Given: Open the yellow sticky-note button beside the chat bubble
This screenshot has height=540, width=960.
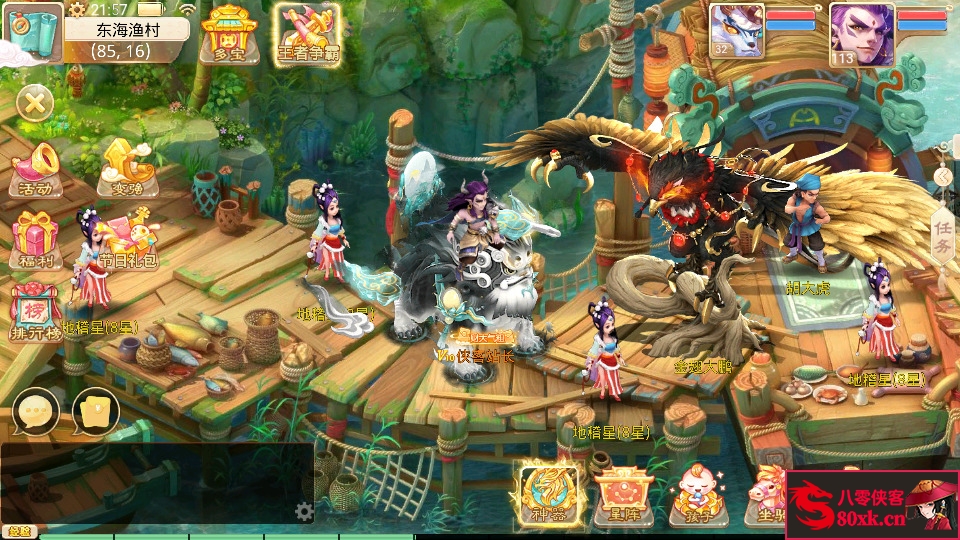Looking at the screenshot, I should (x=96, y=410).
